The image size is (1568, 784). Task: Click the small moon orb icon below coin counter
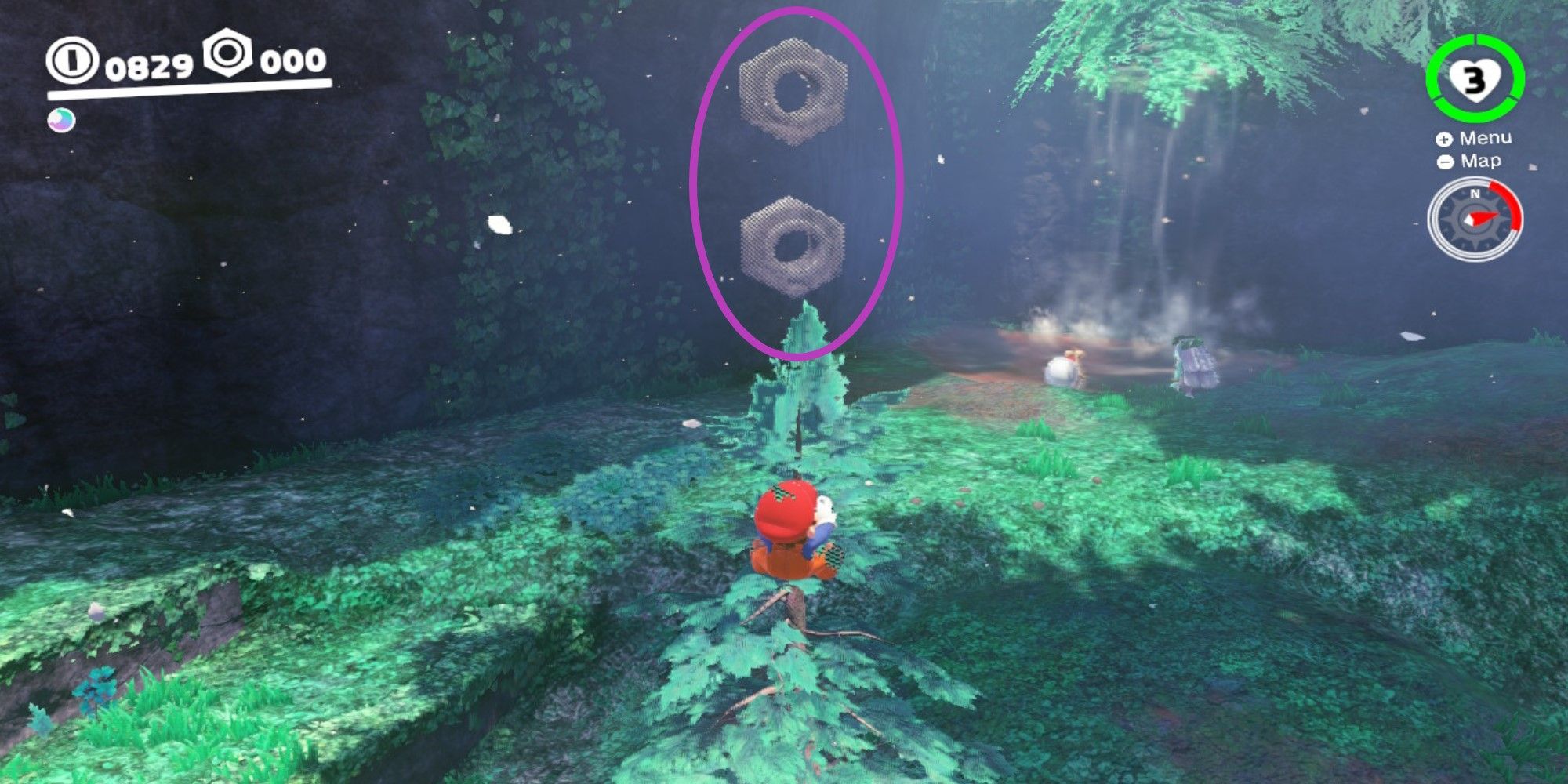tap(61, 119)
